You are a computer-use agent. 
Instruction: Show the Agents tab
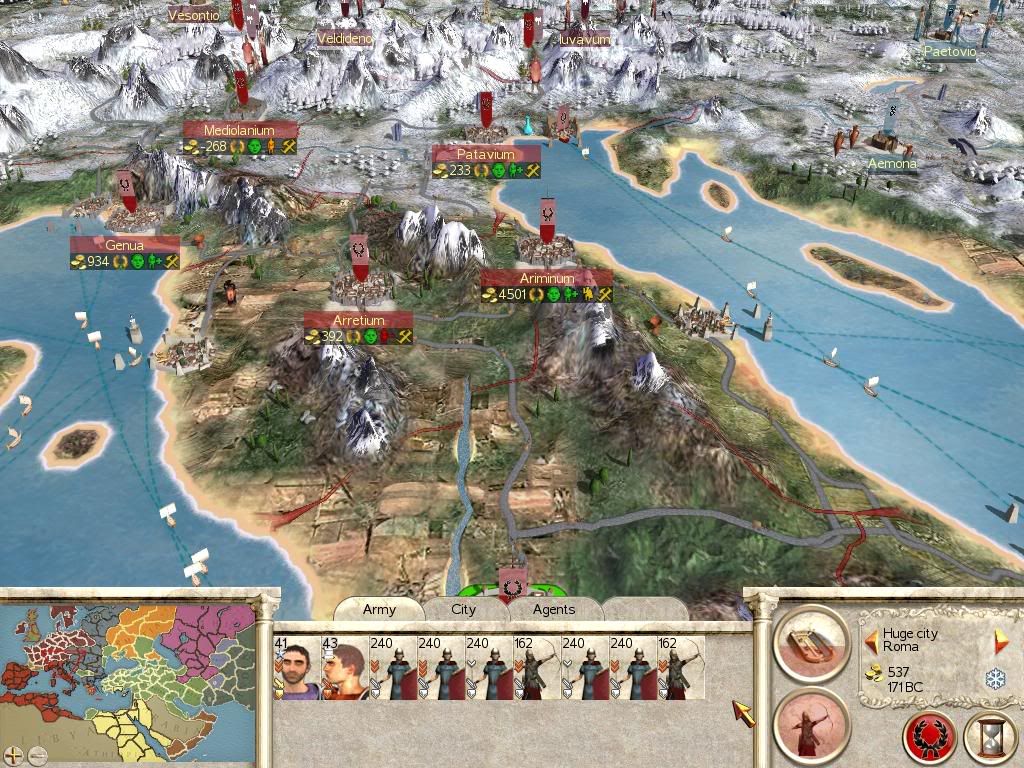click(x=554, y=609)
